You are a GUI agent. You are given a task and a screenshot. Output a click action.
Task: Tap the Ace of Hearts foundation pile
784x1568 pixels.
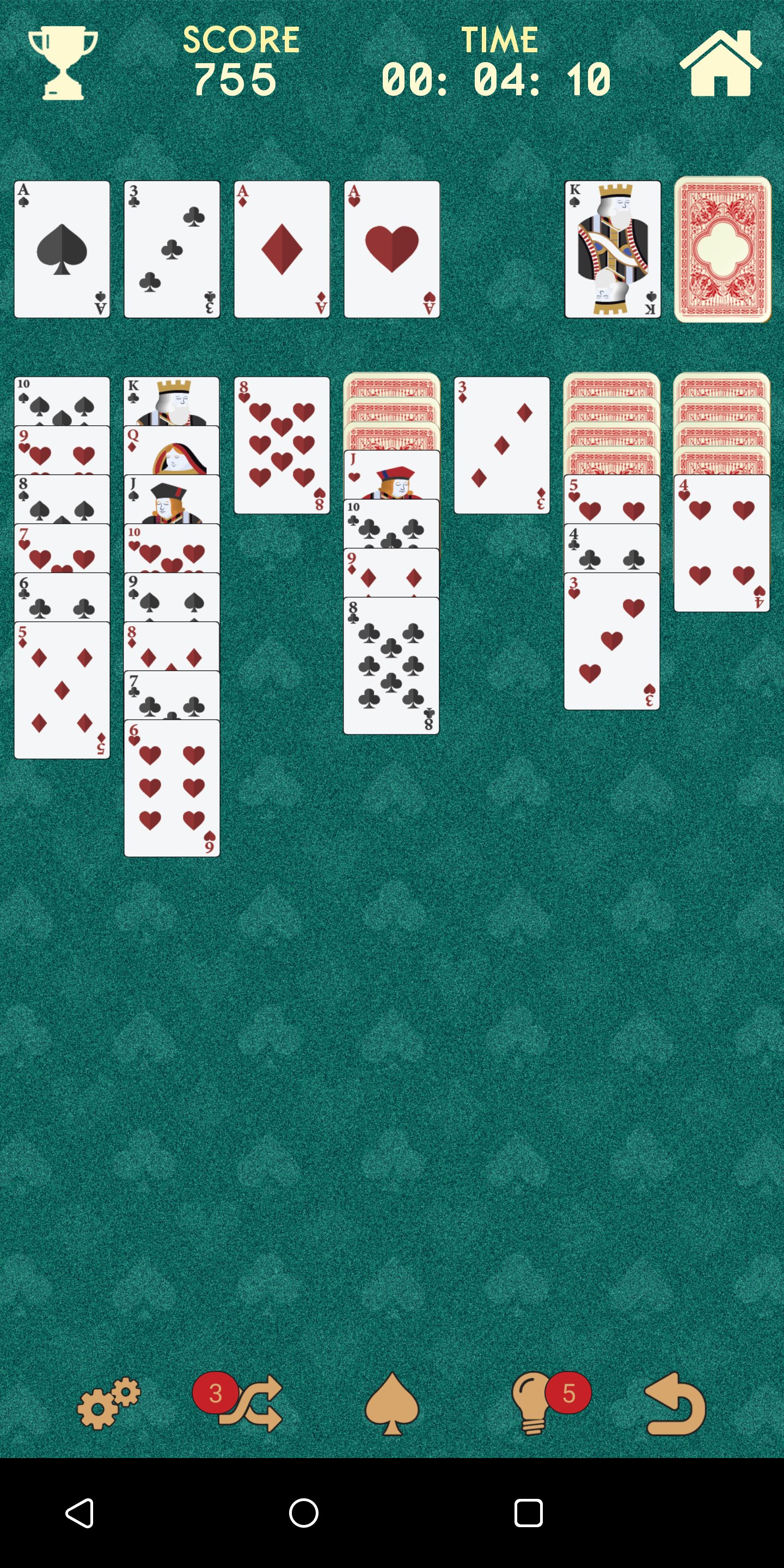(392, 248)
